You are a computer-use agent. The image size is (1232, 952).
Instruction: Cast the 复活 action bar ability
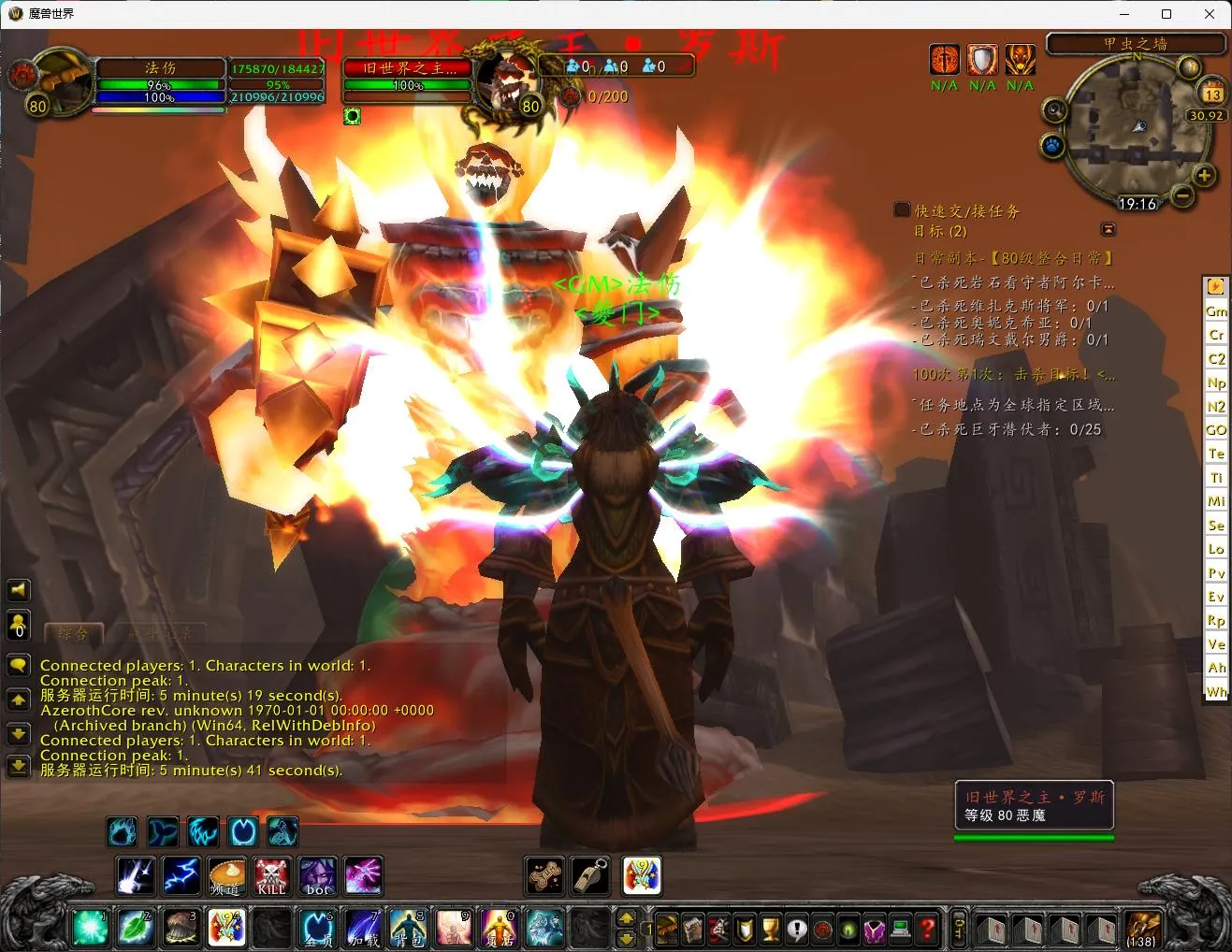(499, 928)
